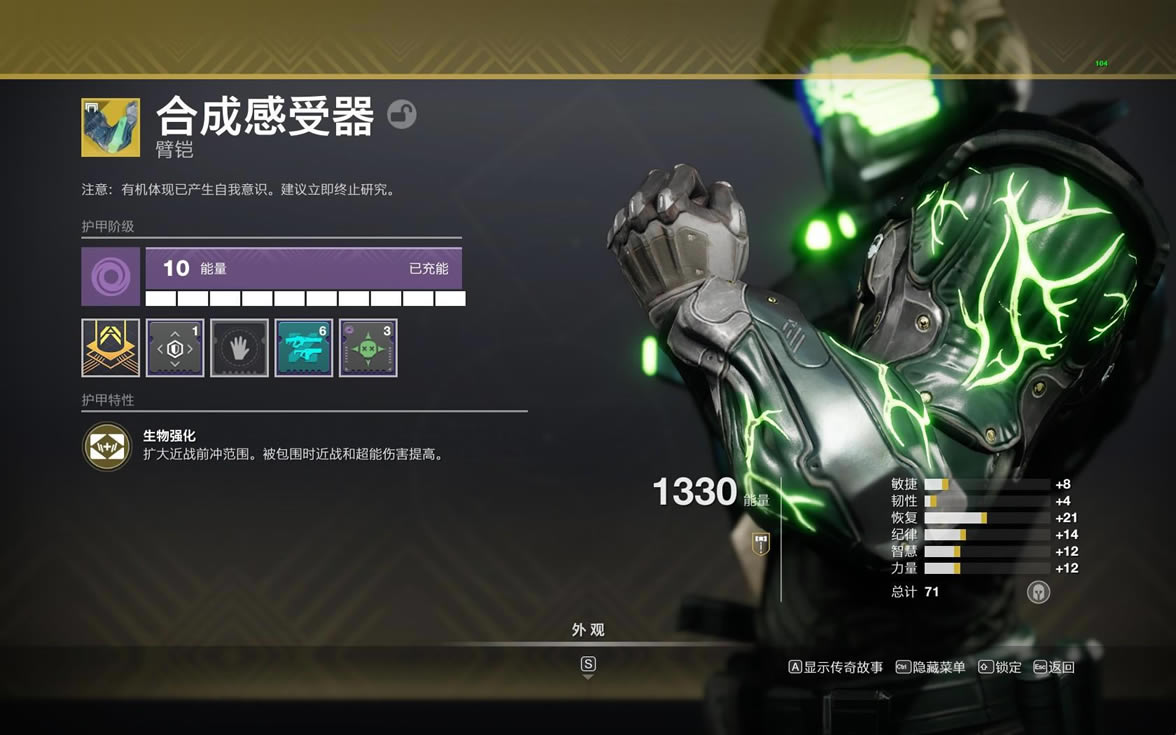The width and height of the screenshot is (1176, 735).
Task: Open the 外观 appearance section
Action: [x=588, y=630]
